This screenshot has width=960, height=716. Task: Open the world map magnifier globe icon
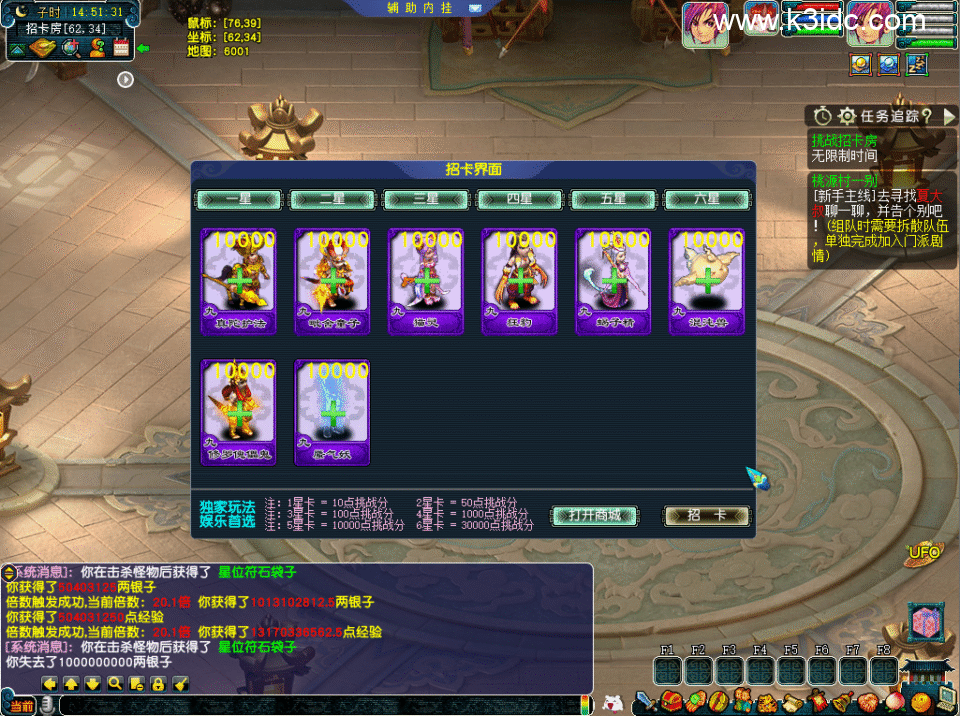[x=71, y=47]
